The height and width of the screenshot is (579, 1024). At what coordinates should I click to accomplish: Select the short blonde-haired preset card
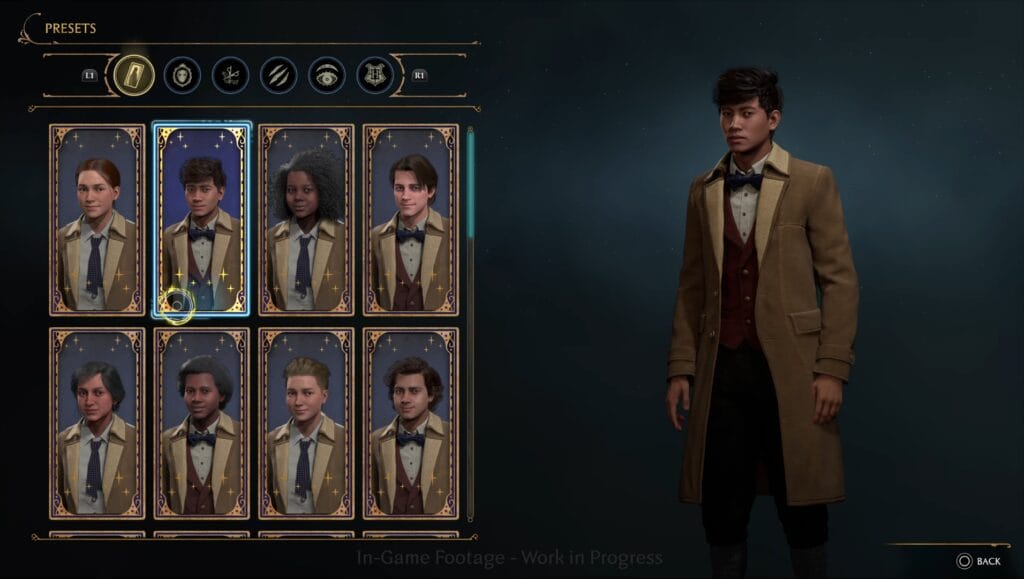pos(306,423)
